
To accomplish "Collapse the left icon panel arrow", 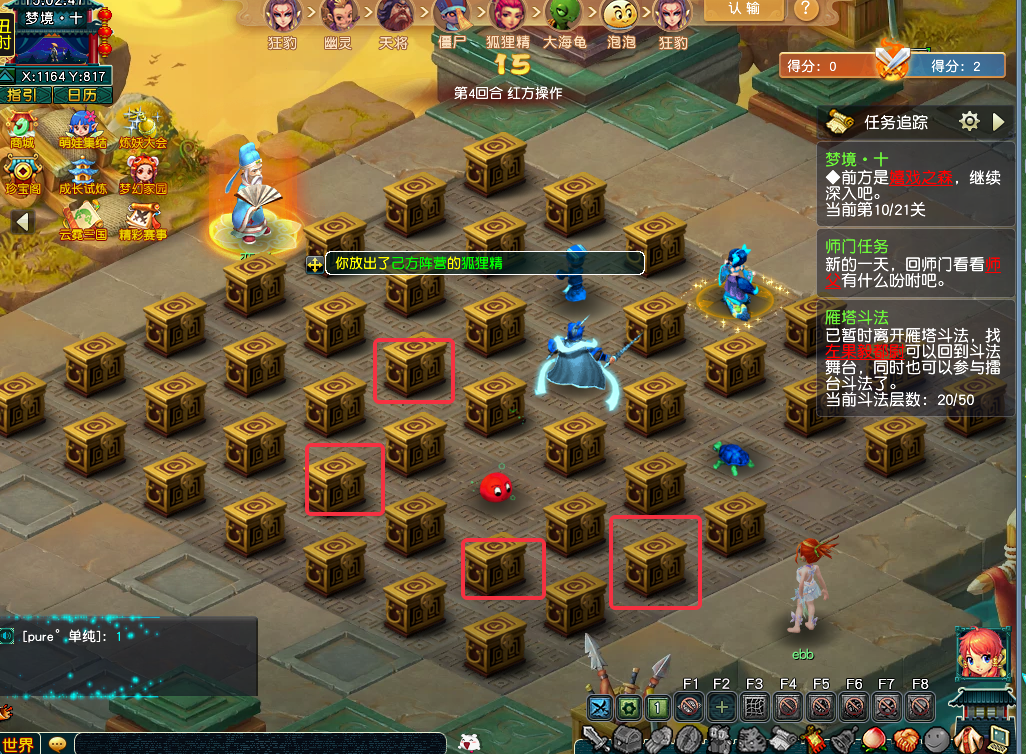I will point(22,221).
